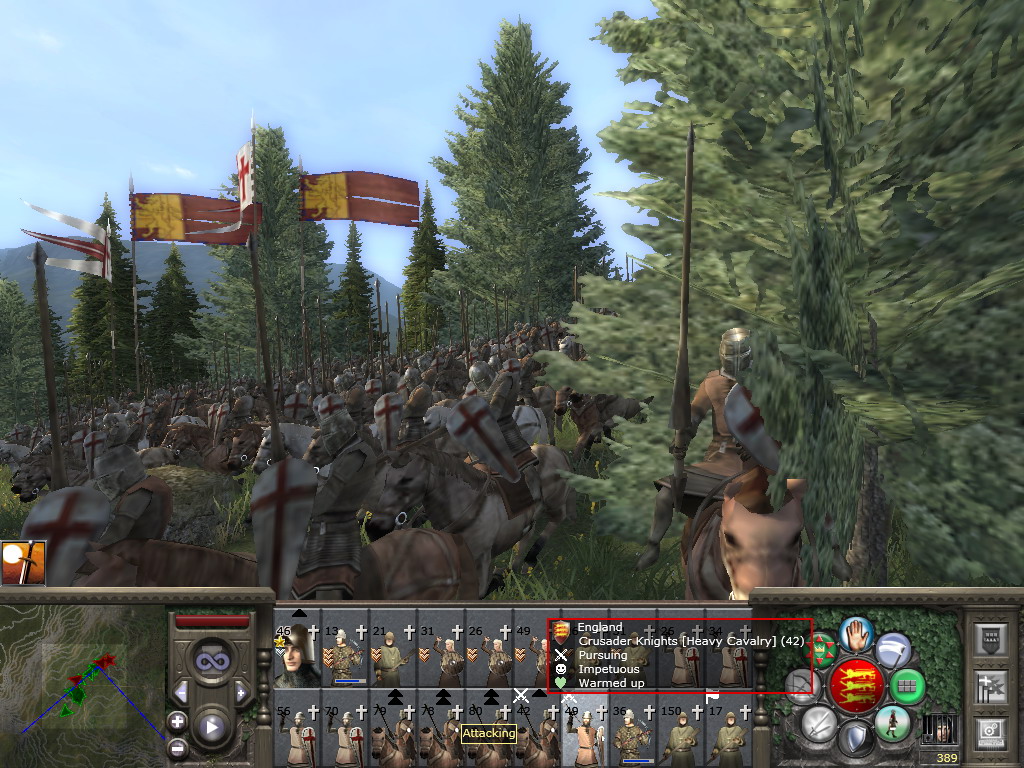The width and height of the screenshot is (1024, 768).
Task: Click the England three-lions faction button
Action: point(857,687)
